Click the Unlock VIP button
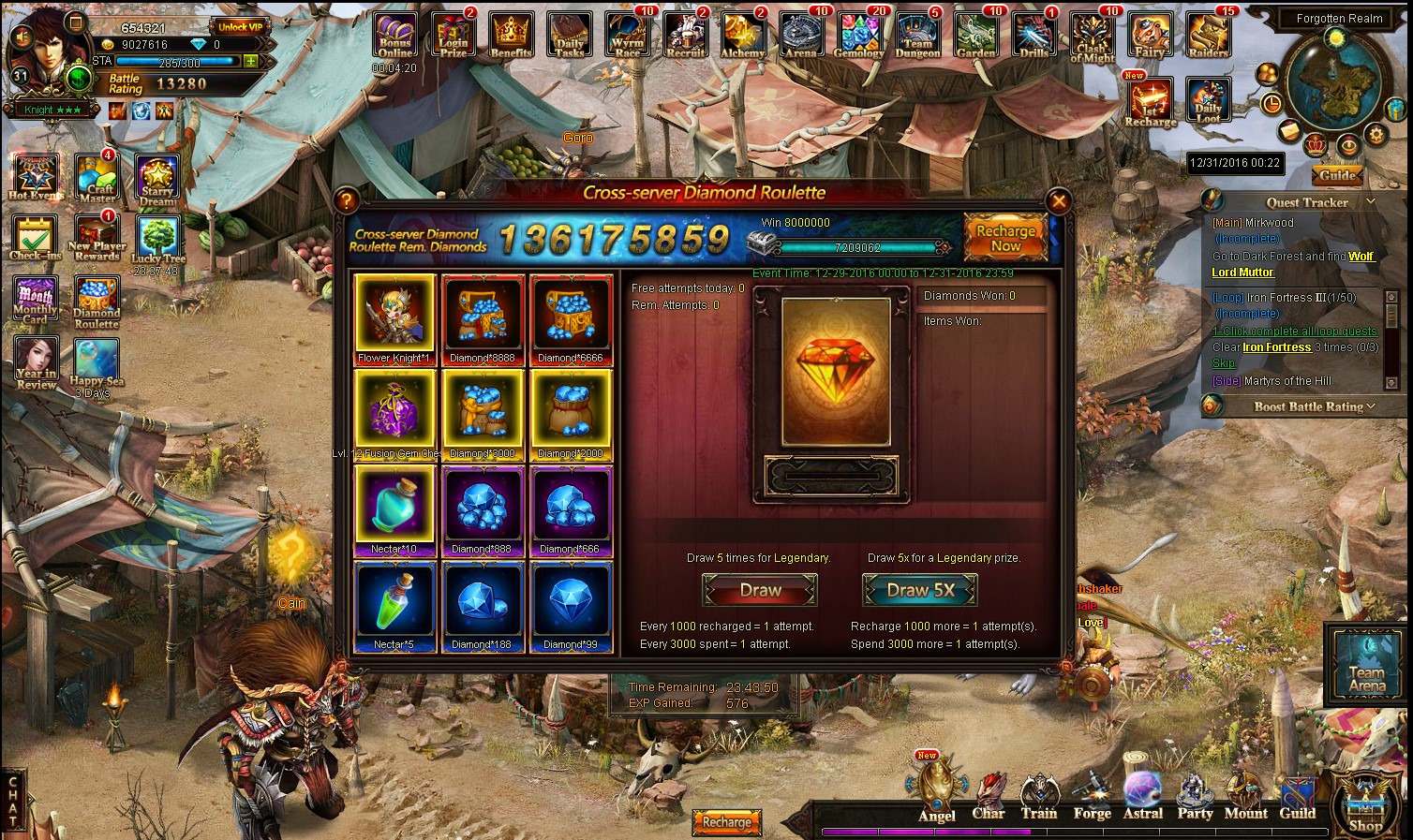1413x840 pixels. 240,27
